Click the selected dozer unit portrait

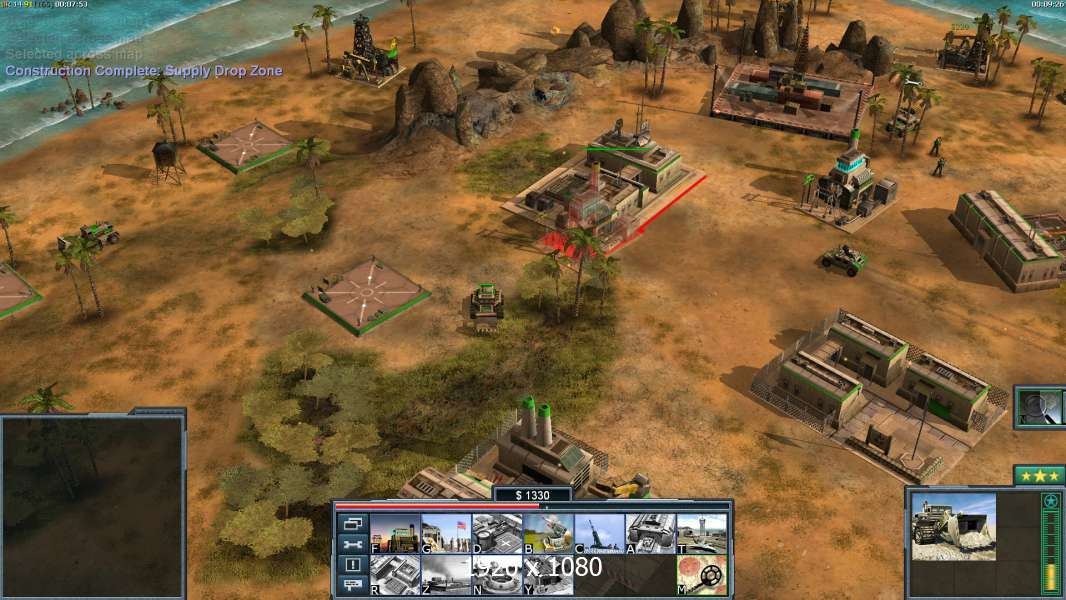(x=953, y=526)
